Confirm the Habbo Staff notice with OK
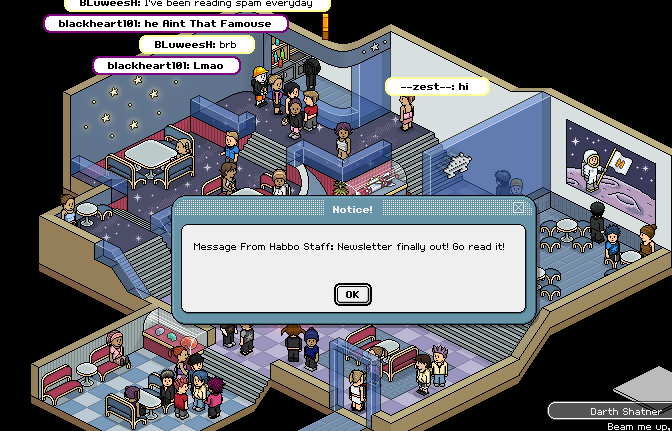 coord(352,294)
